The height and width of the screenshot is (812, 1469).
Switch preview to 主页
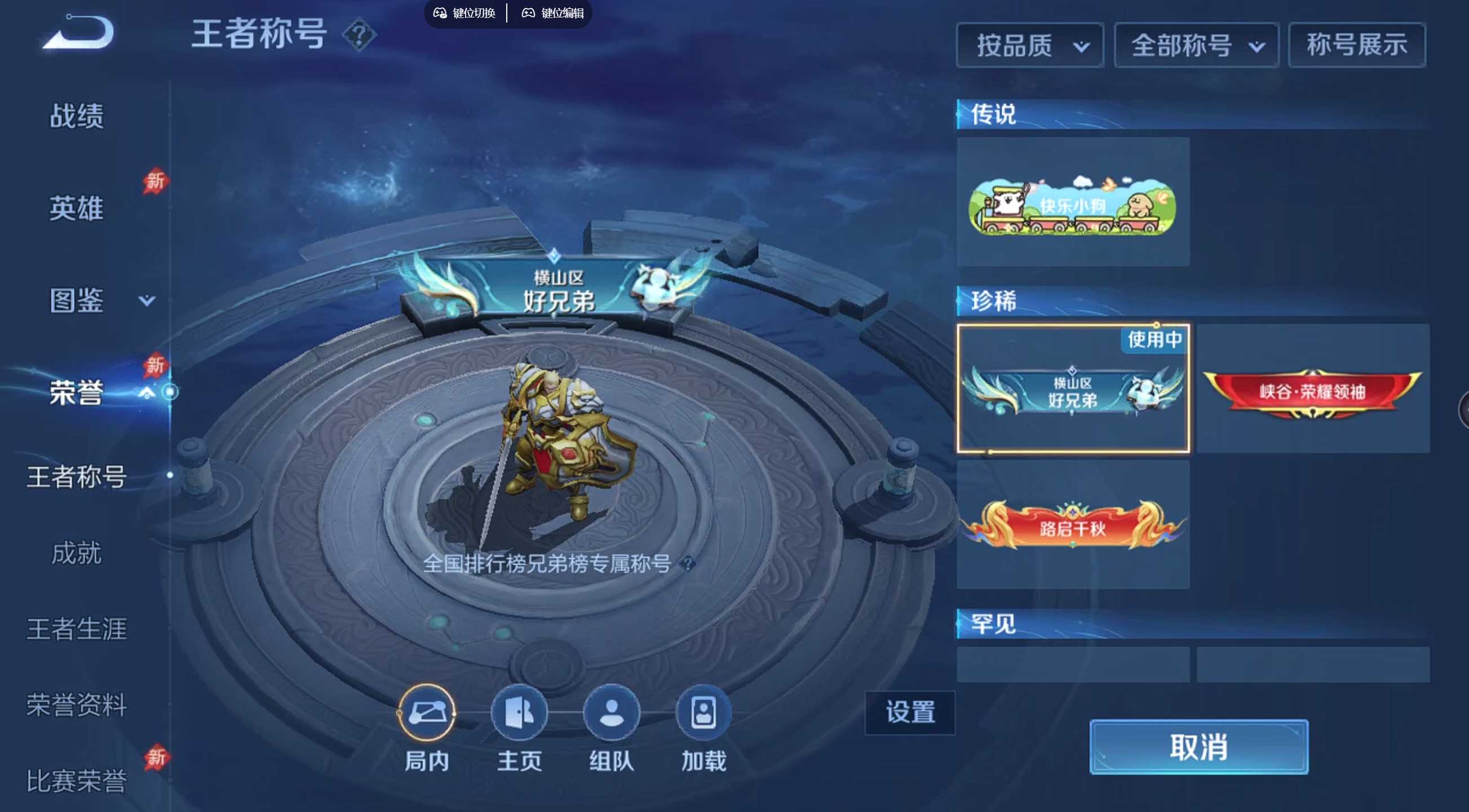[x=519, y=713]
